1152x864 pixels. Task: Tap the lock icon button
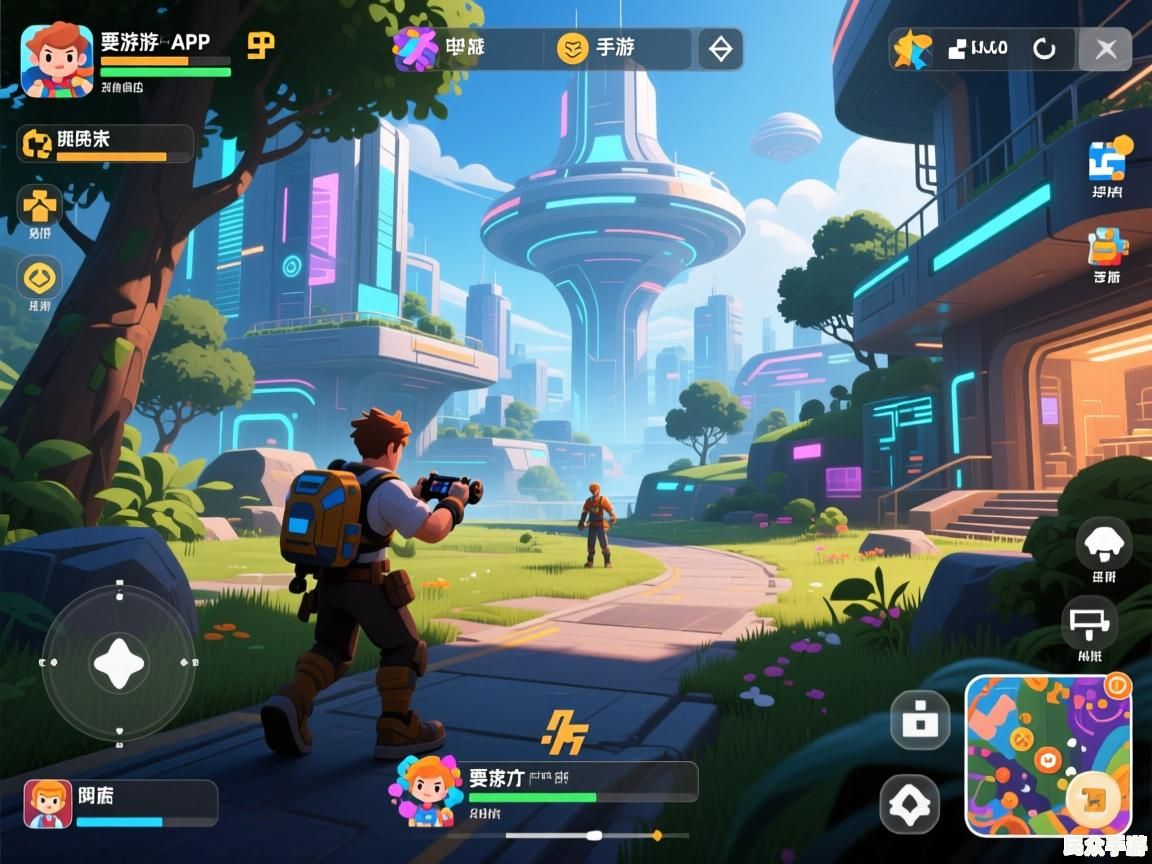pos(919,719)
